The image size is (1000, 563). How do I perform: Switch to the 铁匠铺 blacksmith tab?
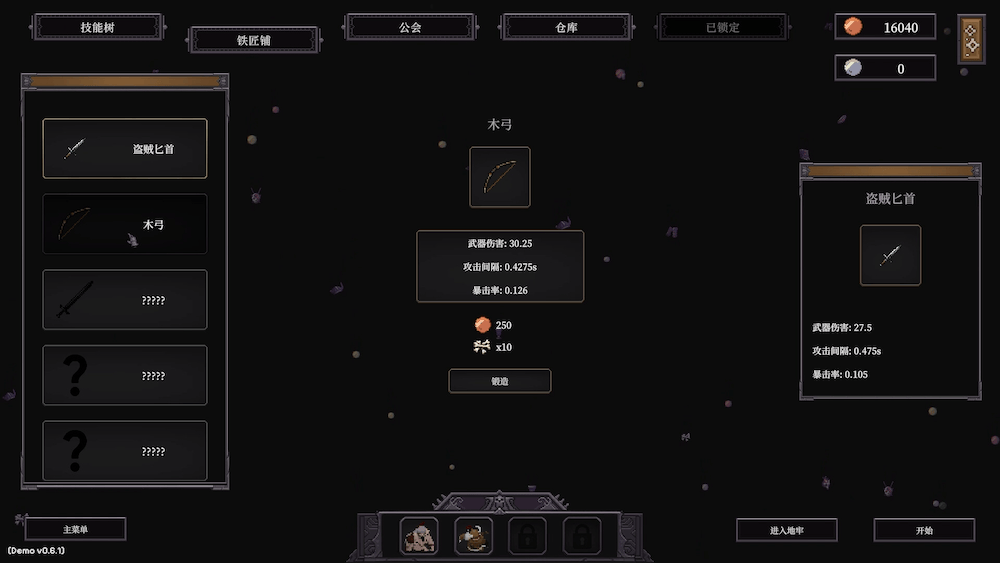pos(254,40)
